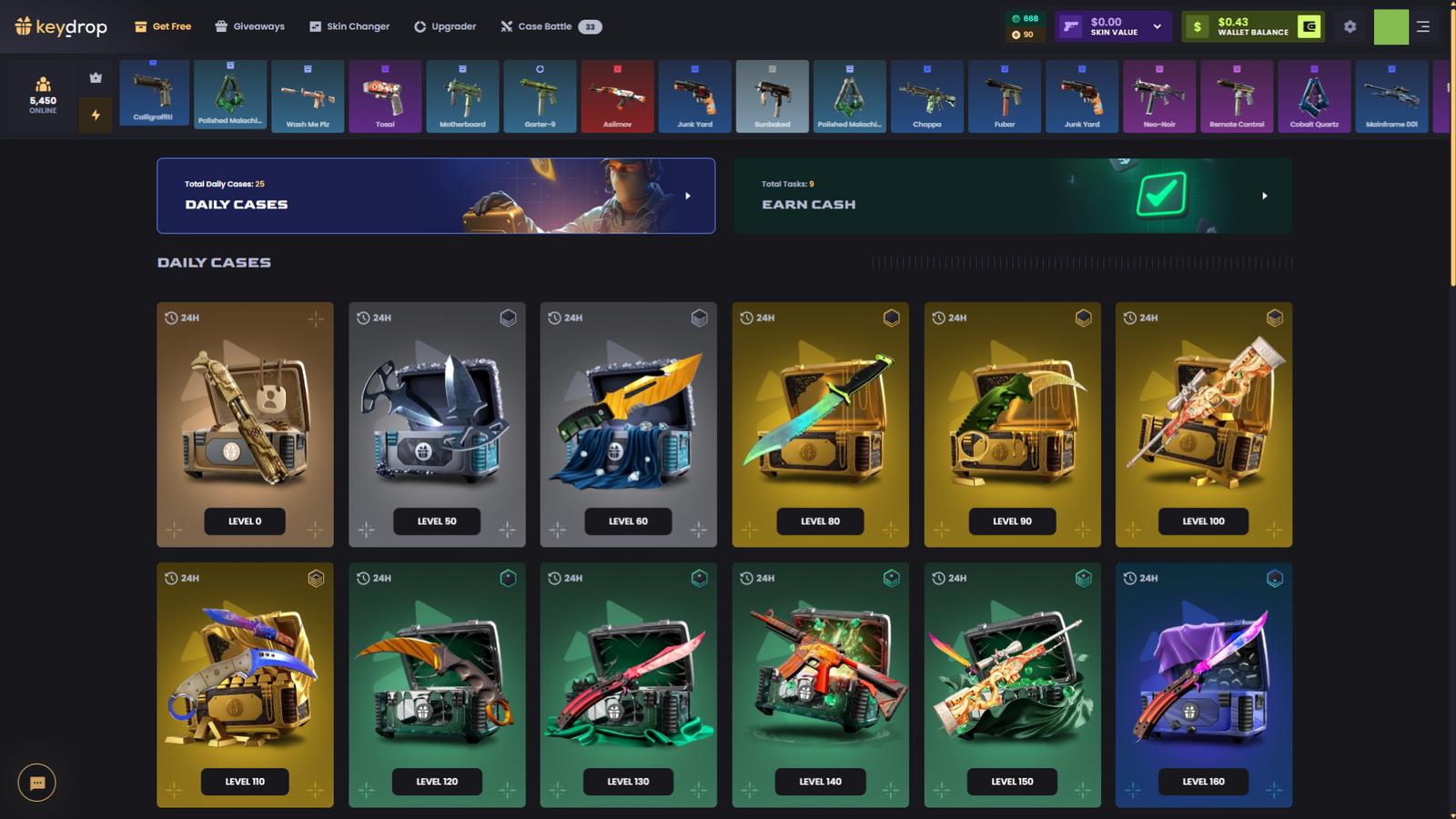Toggle the crown filter in the left sidebar
Viewport: 1456px width, 819px height.
point(96,77)
